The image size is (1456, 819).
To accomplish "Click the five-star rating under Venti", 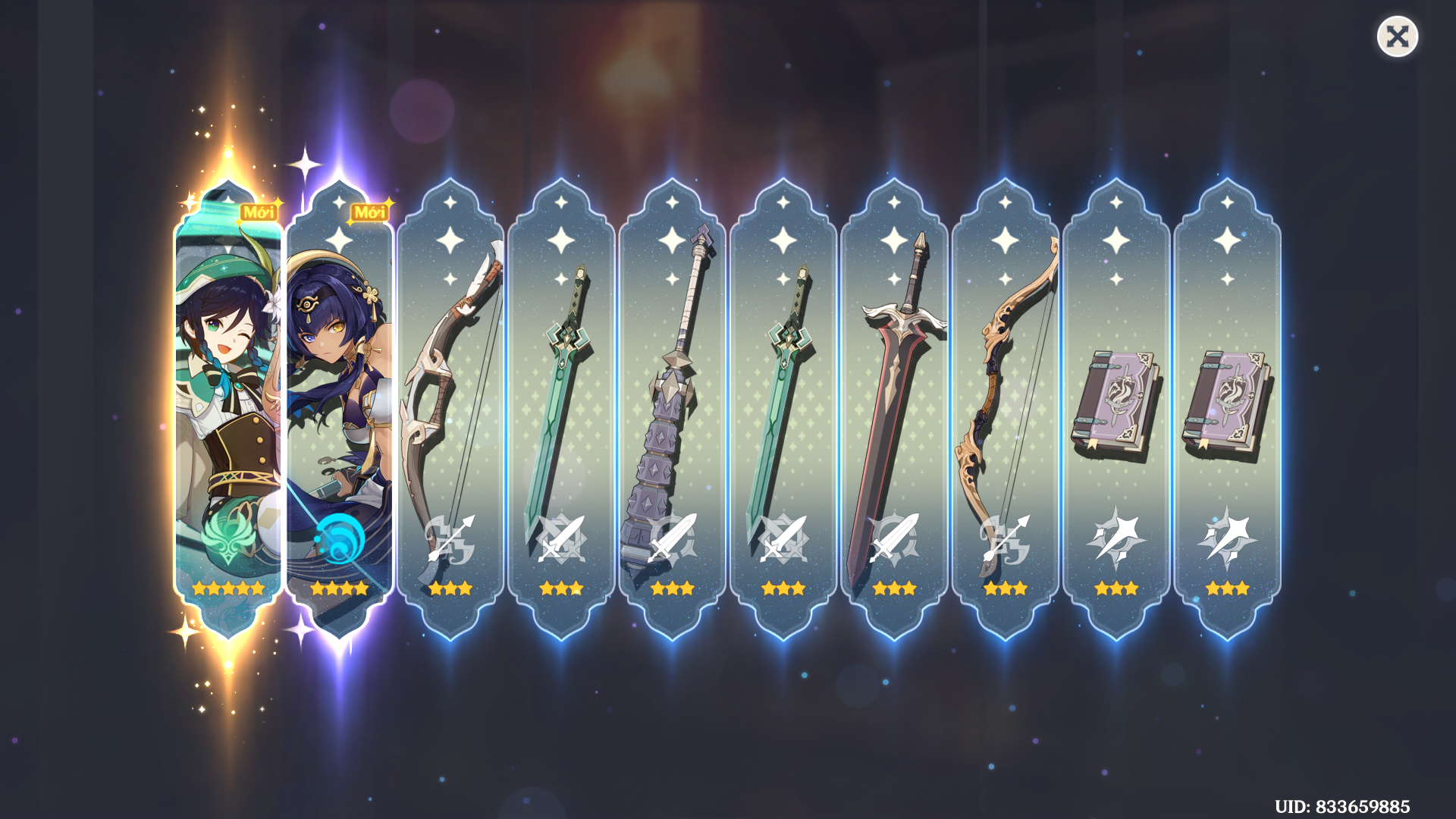I will click(227, 588).
